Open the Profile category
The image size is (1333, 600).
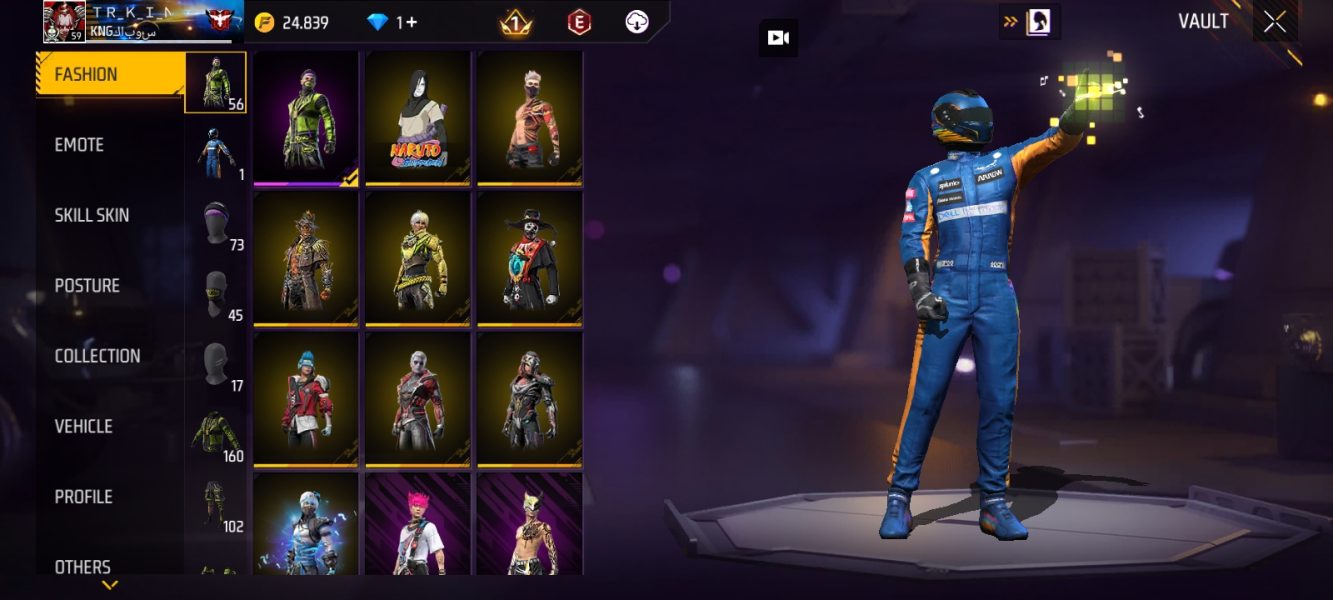point(83,497)
